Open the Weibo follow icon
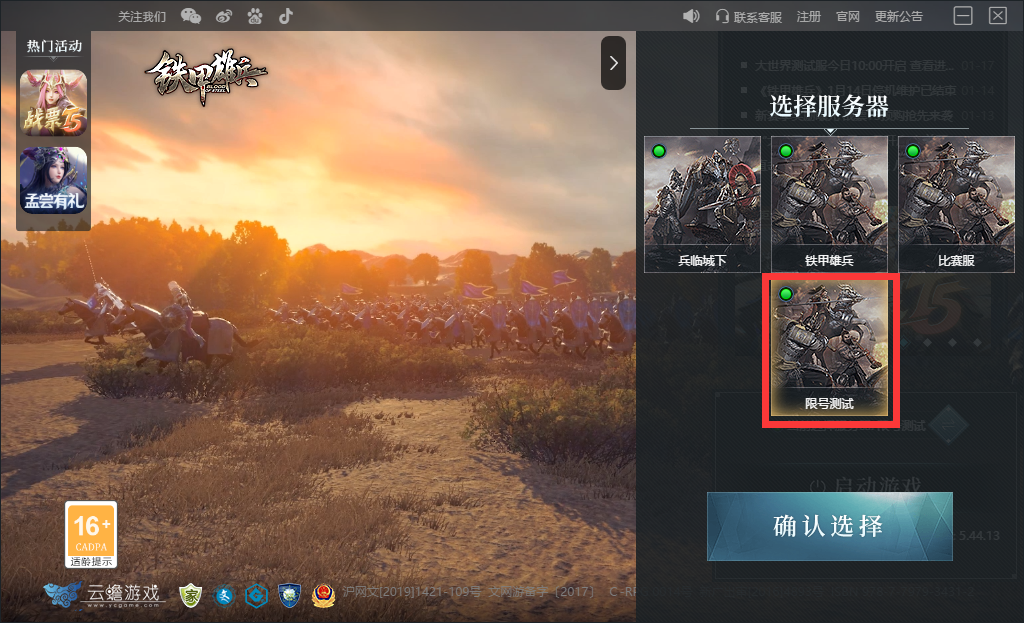 [224, 16]
